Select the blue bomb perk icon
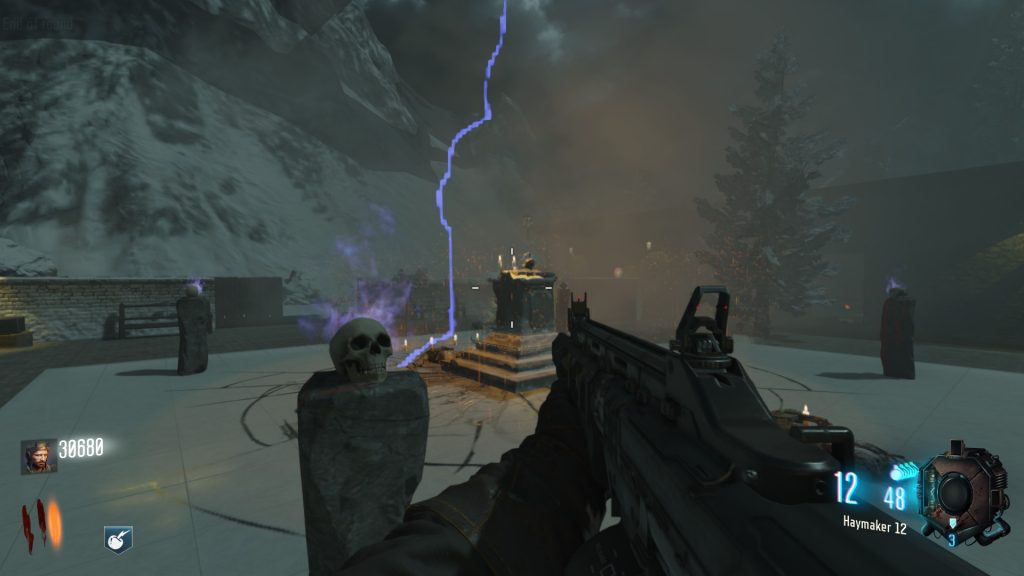The height and width of the screenshot is (576, 1024). (118, 540)
